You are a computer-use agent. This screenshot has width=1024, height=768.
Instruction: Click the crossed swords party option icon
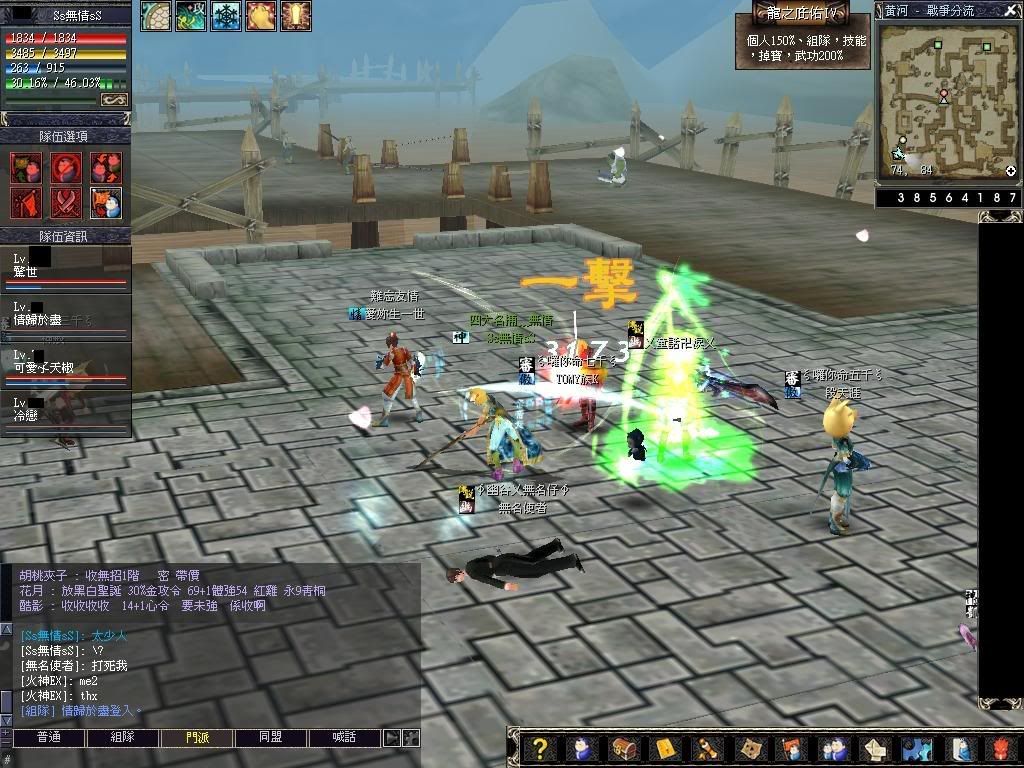(66, 202)
